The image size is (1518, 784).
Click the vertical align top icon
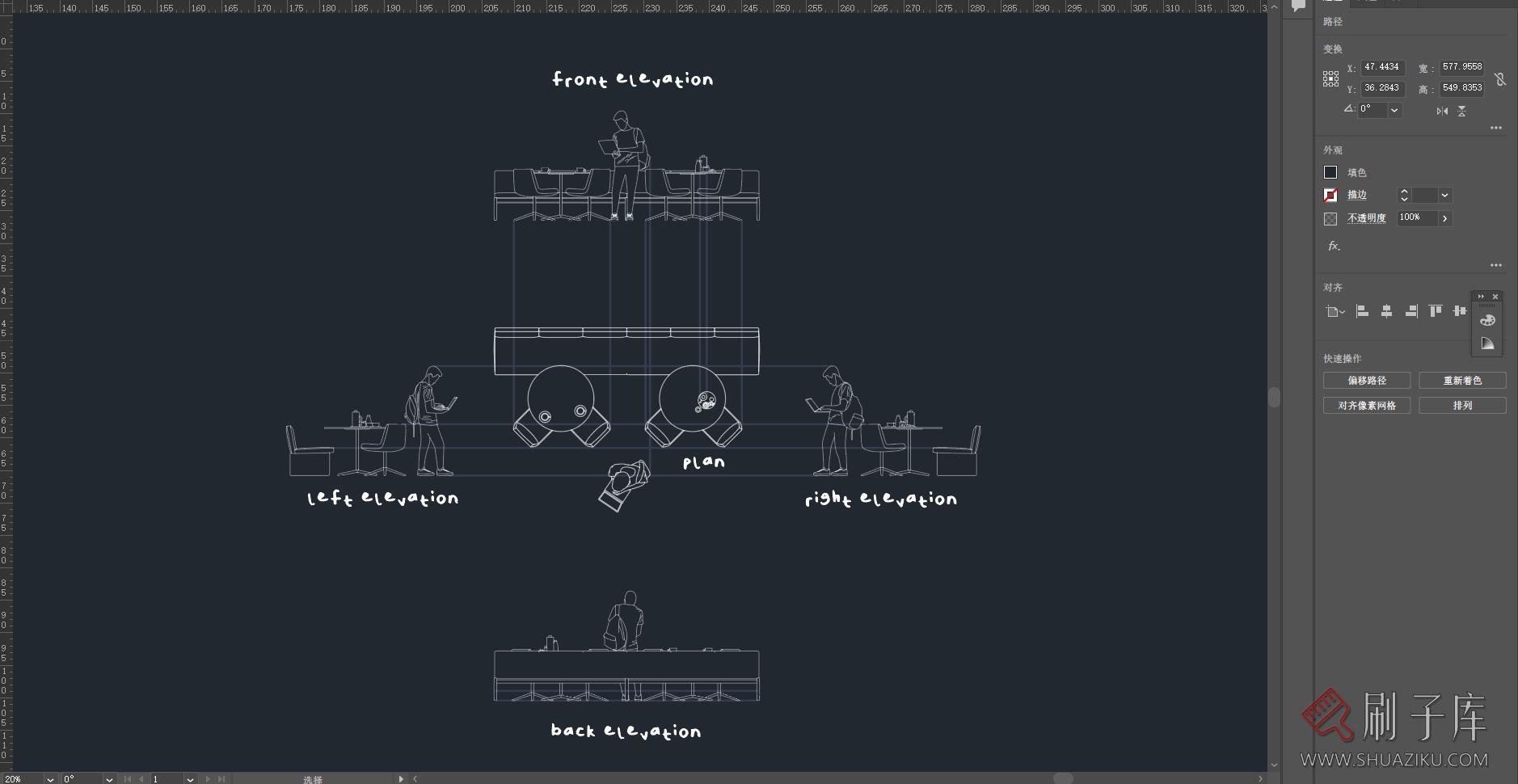click(1436, 311)
